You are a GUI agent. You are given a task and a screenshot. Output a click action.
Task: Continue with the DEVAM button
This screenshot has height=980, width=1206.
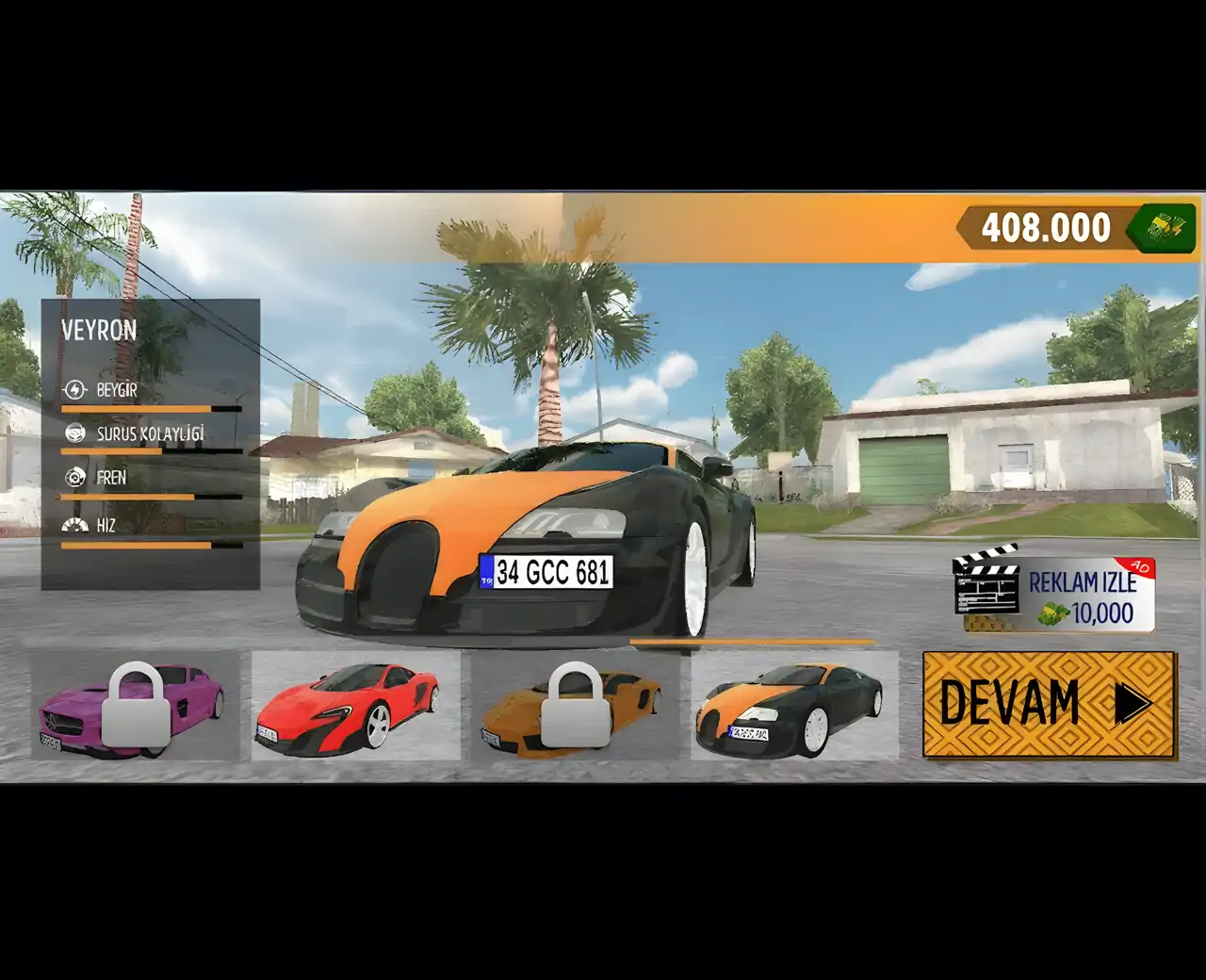point(1049,703)
